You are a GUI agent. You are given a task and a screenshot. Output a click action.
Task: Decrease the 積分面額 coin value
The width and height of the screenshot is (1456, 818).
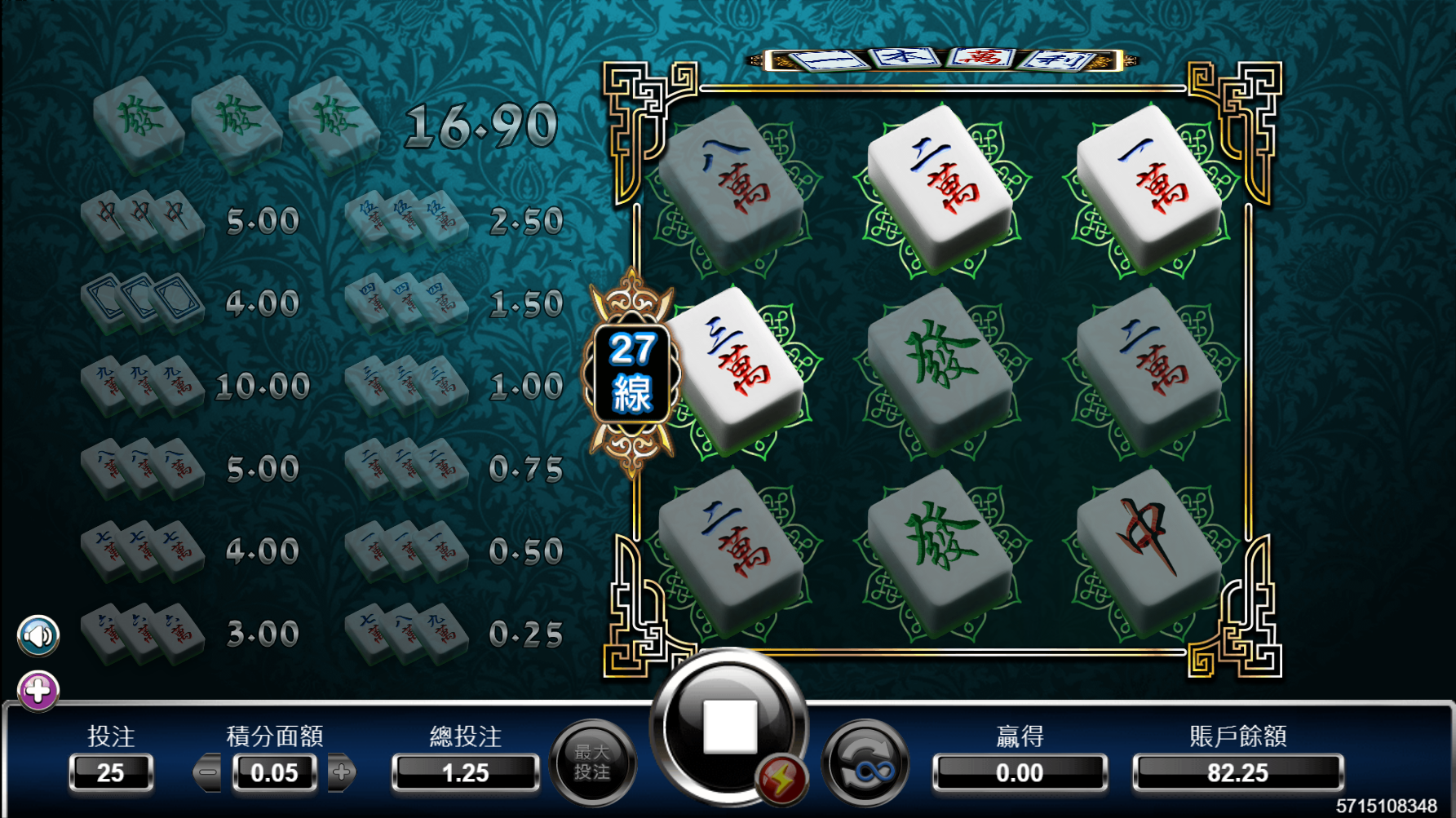click(209, 772)
